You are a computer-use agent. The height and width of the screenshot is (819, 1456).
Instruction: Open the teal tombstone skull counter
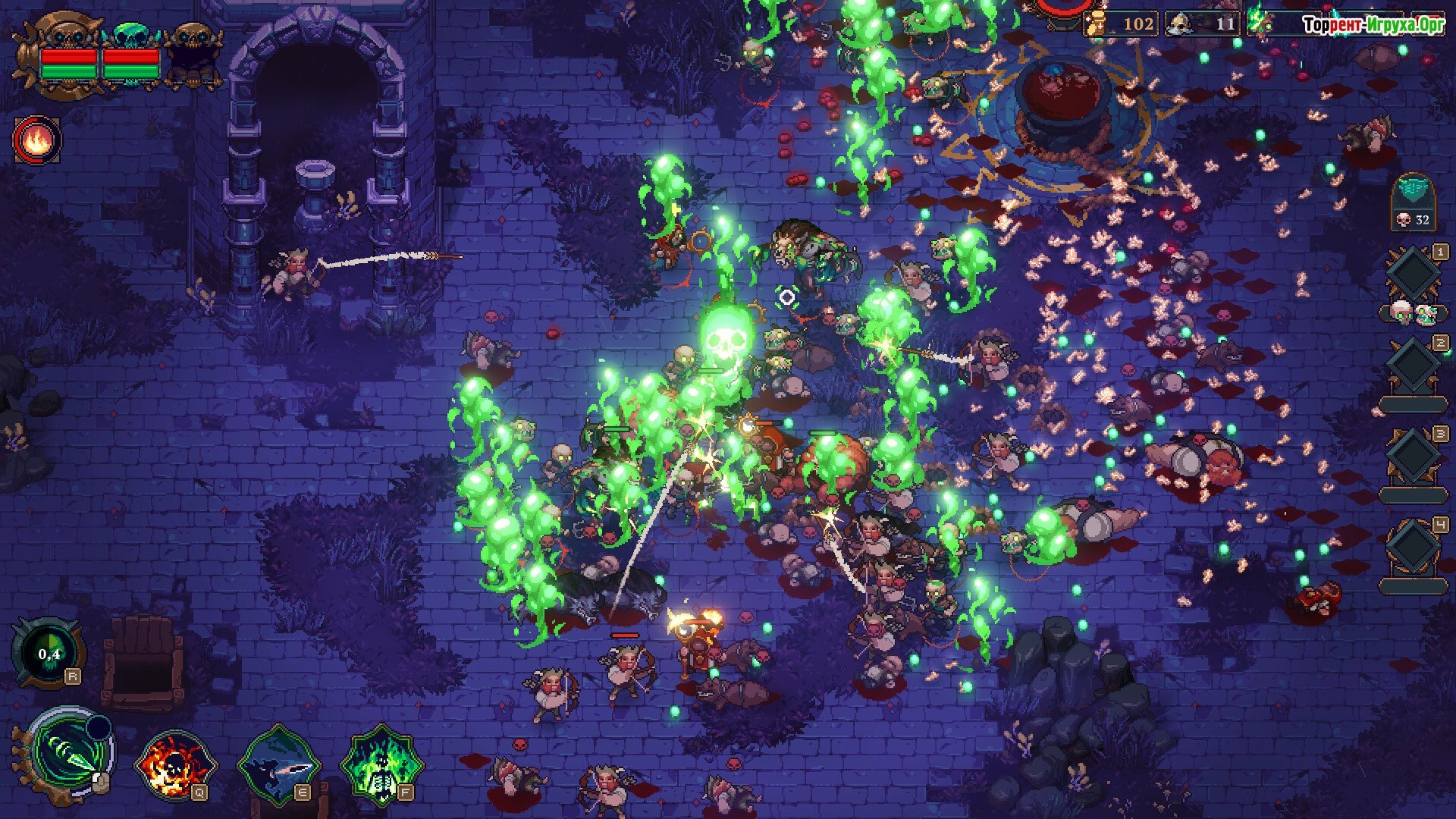pyautogui.click(x=1413, y=202)
